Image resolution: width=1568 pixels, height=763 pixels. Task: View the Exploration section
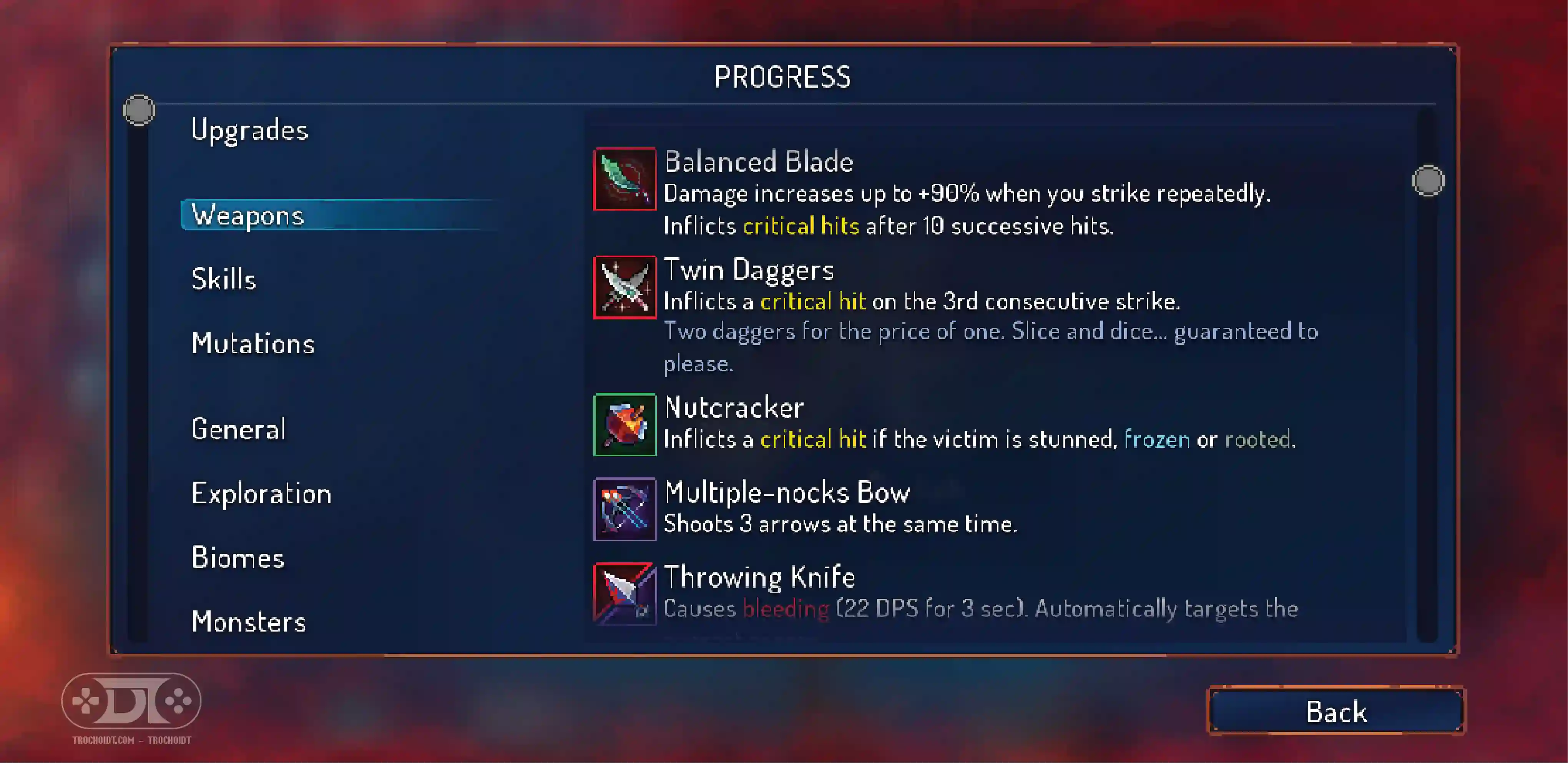pos(261,493)
